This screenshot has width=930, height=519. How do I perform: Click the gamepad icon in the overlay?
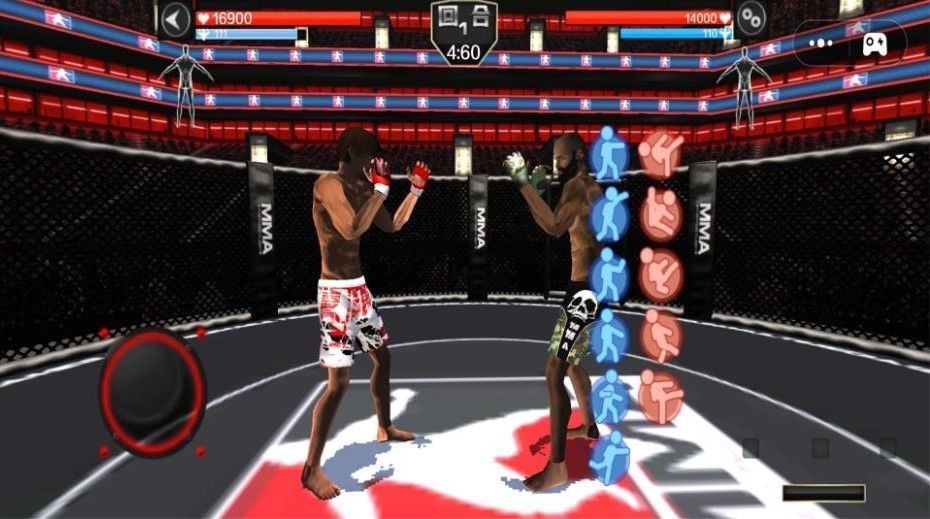875,44
